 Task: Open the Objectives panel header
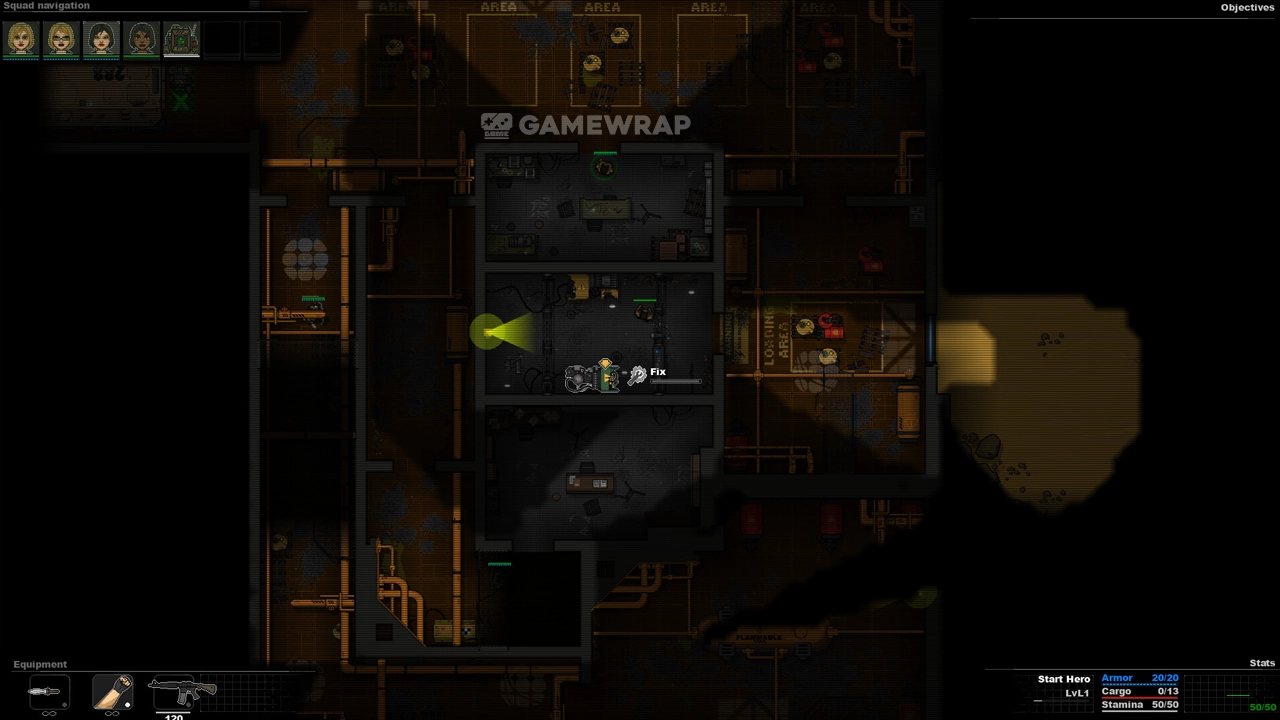[x=1247, y=8]
